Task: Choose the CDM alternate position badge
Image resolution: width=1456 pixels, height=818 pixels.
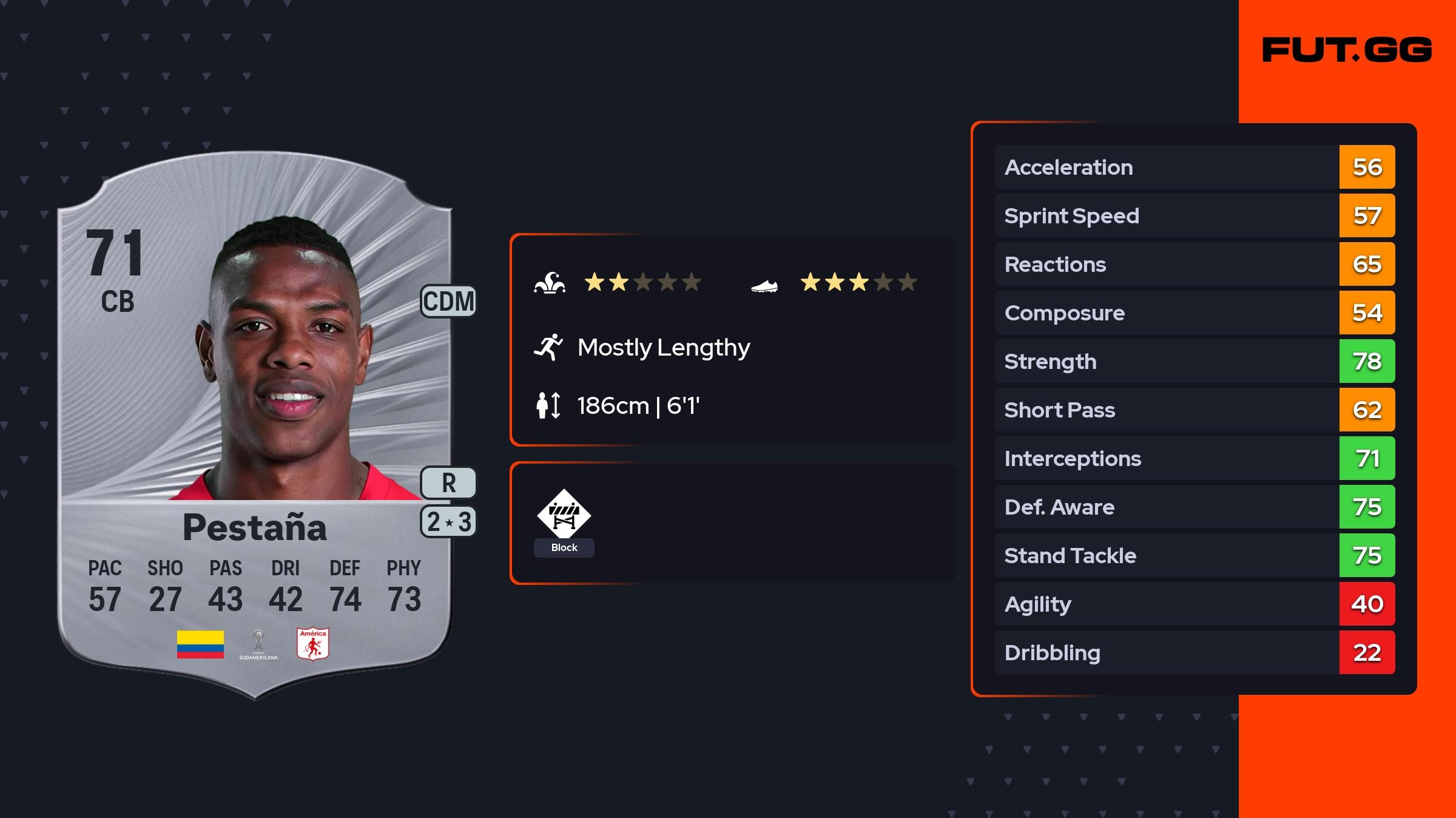Action: [448, 302]
